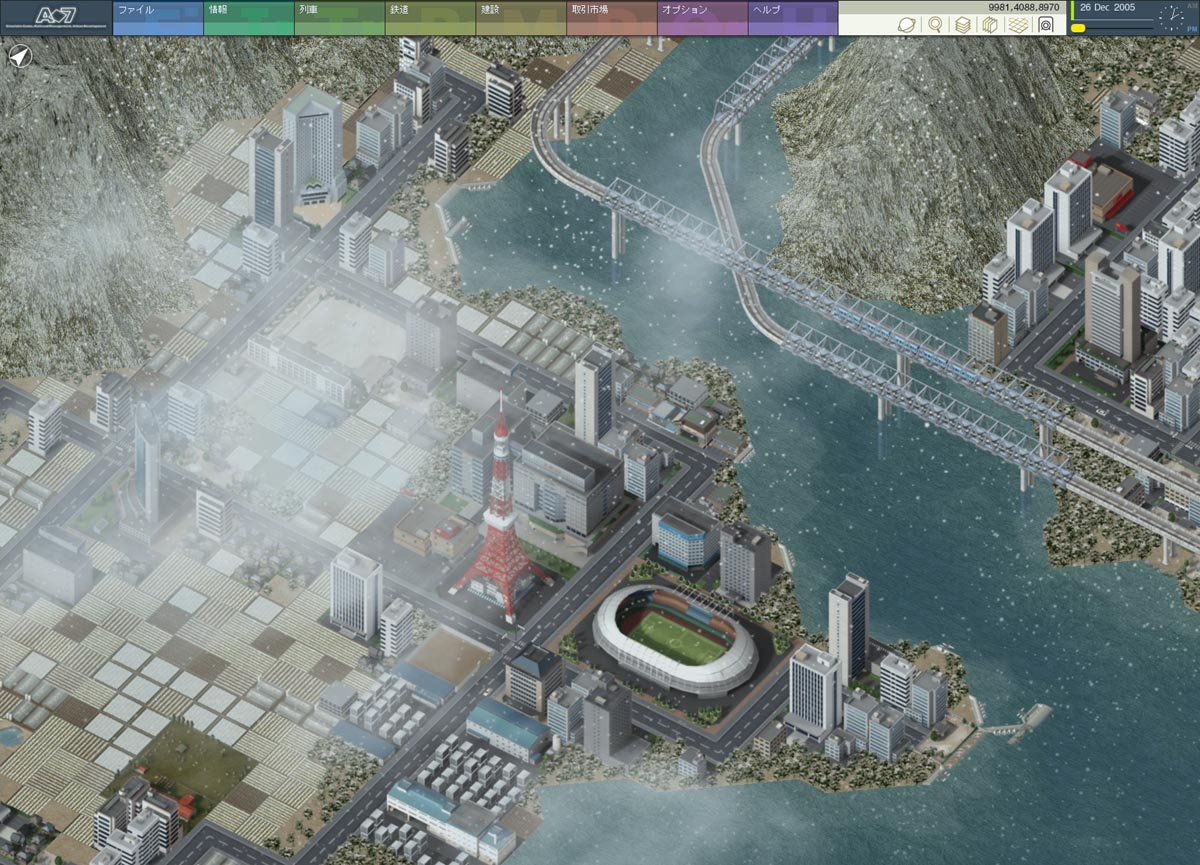This screenshot has width=1200, height=865.
Task: Click the yellow game speed slider handle
Action: pos(1079,28)
